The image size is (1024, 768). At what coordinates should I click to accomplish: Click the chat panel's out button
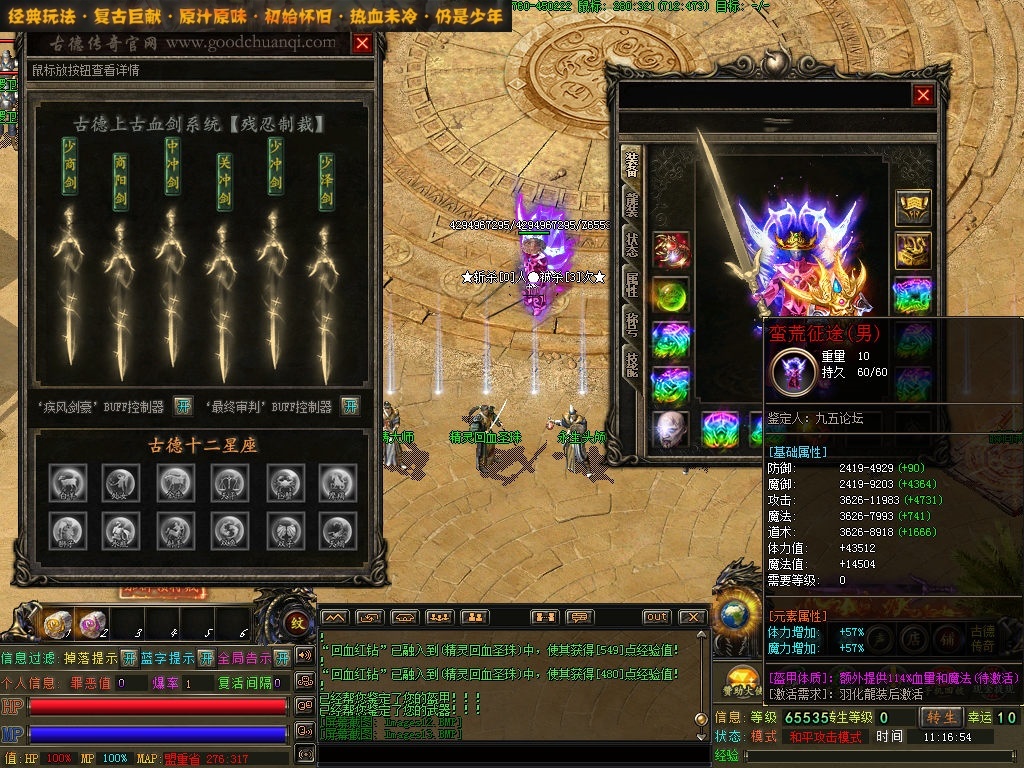coord(656,617)
